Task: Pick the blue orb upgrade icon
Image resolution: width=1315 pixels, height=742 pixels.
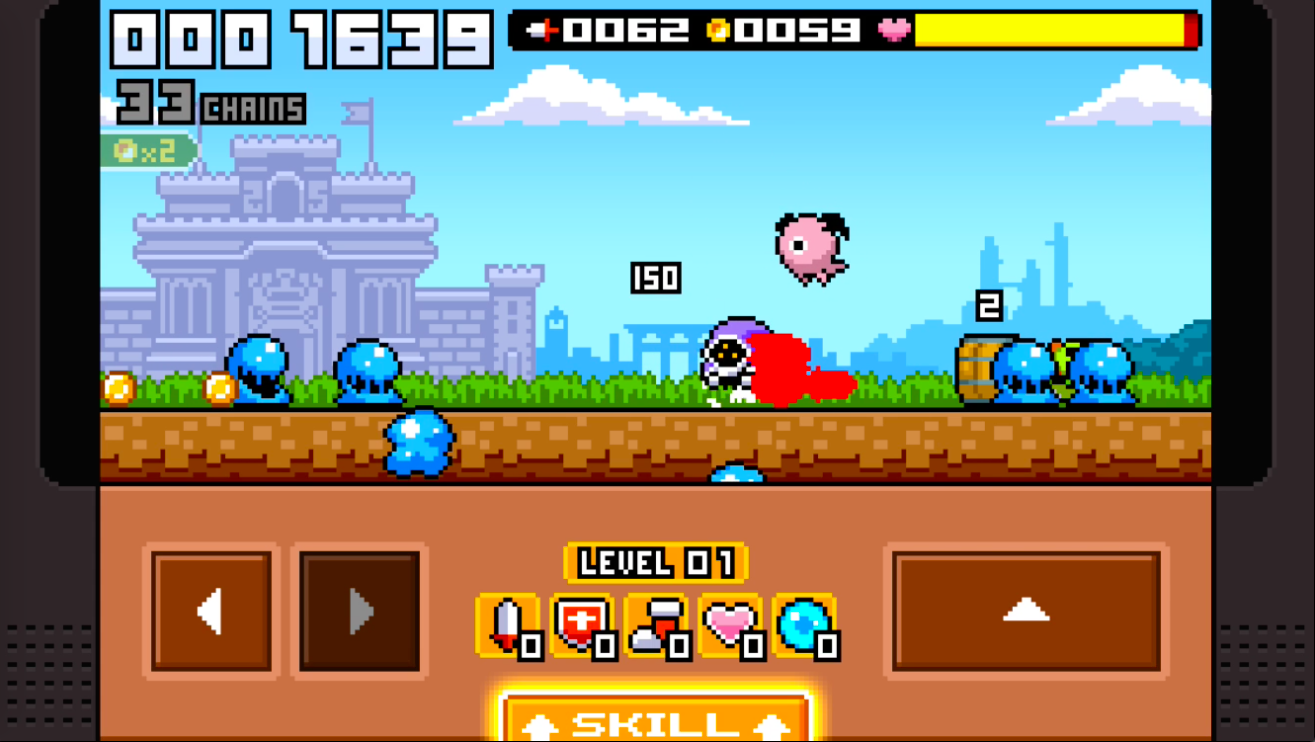Action: coord(804,626)
